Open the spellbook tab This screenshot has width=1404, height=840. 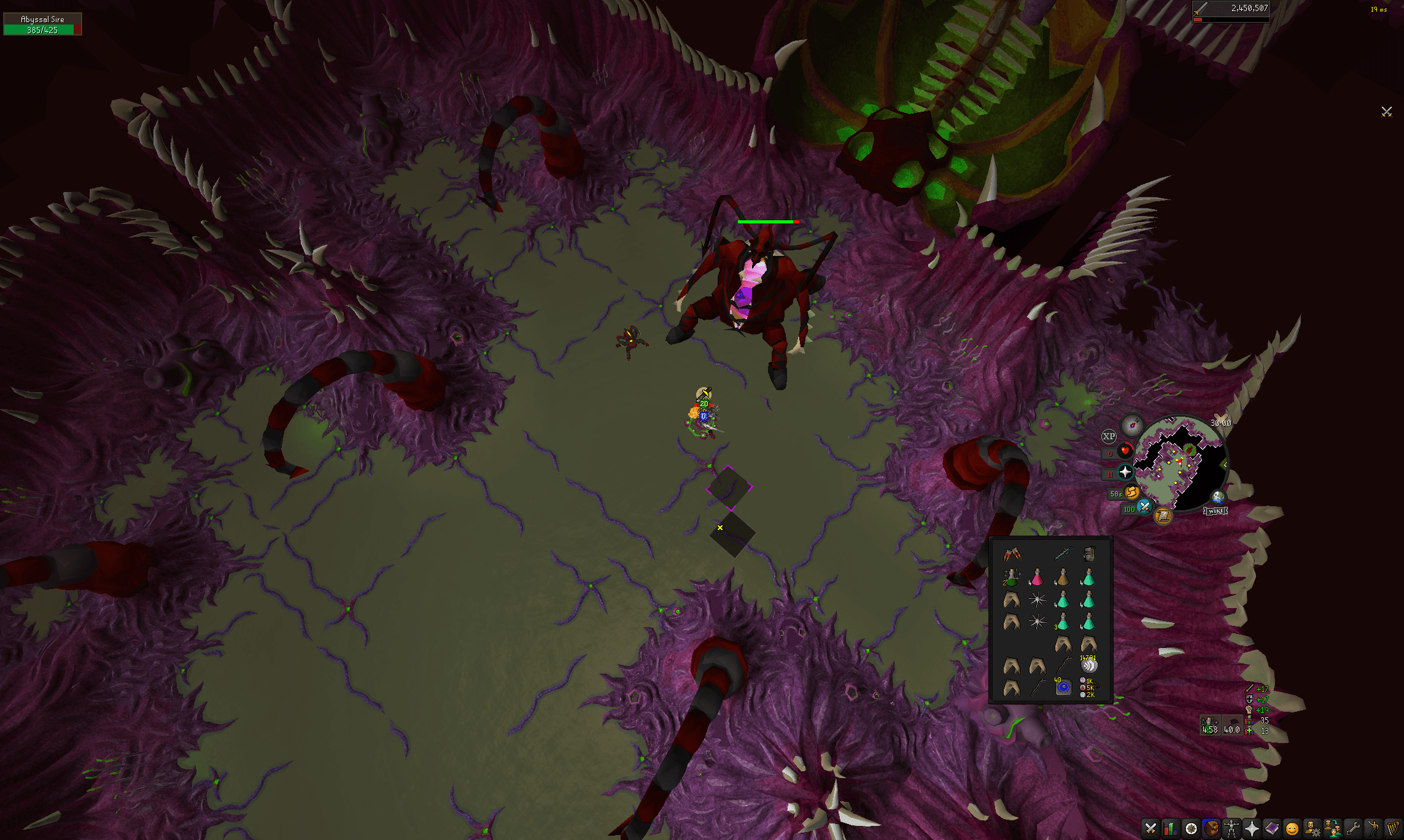[1271, 829]
